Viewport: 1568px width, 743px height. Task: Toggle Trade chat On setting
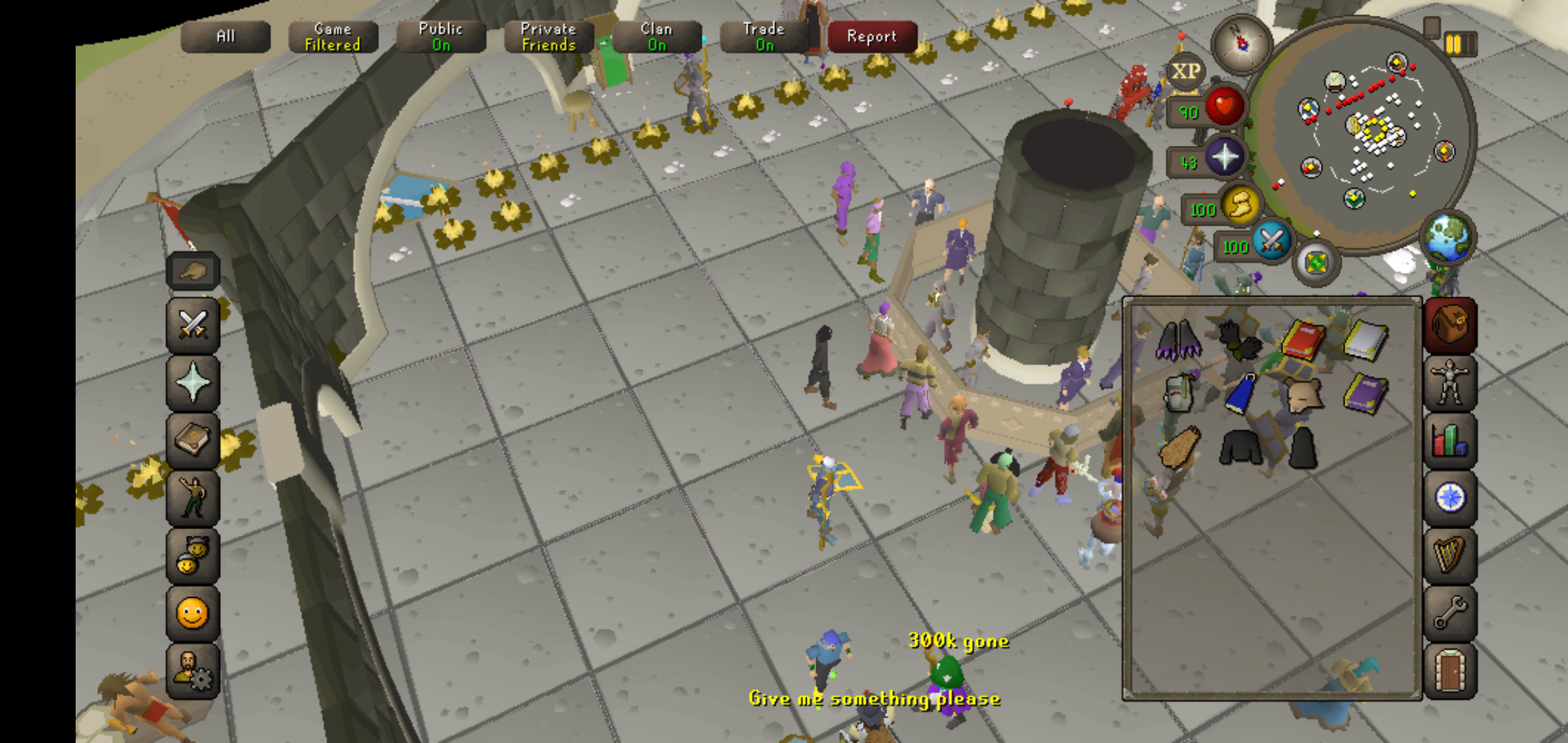(x=762, y=36)
